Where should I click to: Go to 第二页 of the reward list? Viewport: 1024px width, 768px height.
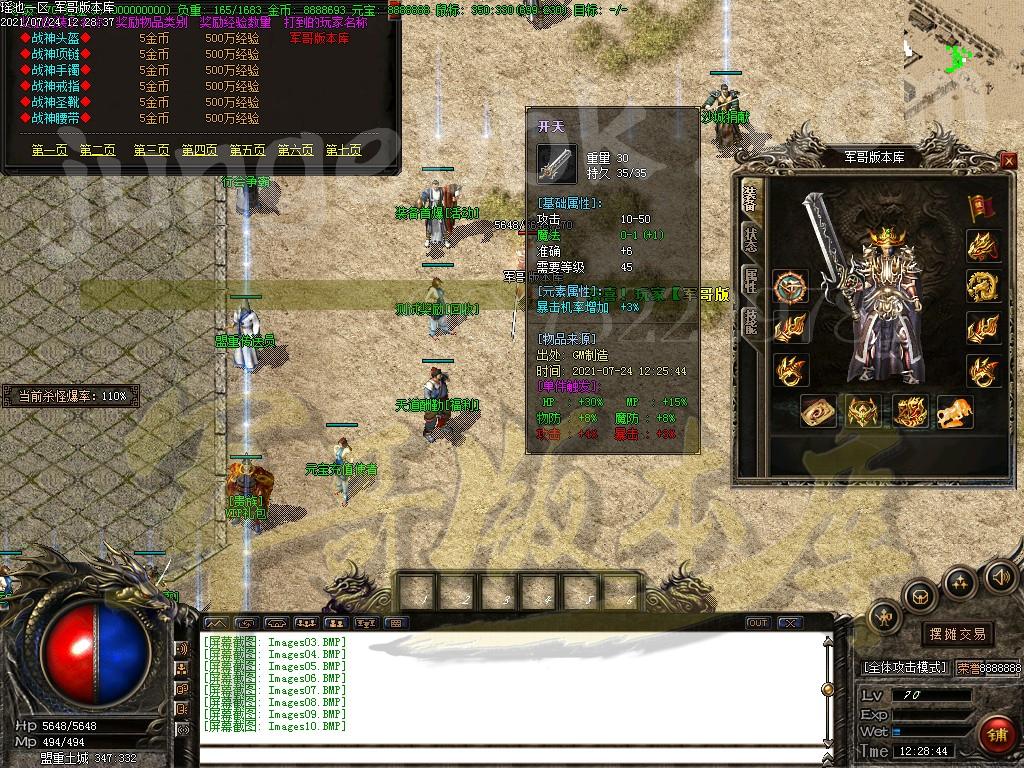98,151
